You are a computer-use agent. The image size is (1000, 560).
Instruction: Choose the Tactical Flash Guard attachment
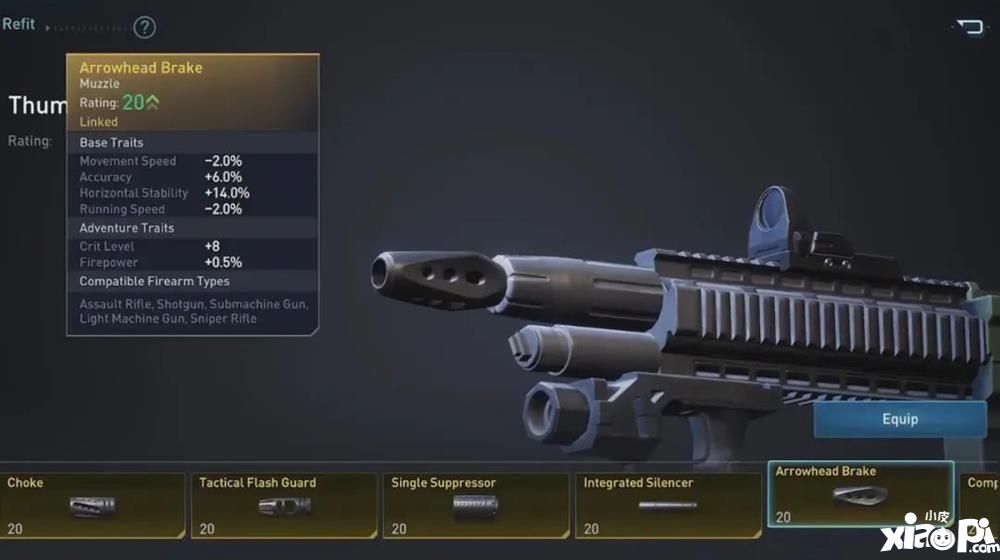(x=284, y=505)
